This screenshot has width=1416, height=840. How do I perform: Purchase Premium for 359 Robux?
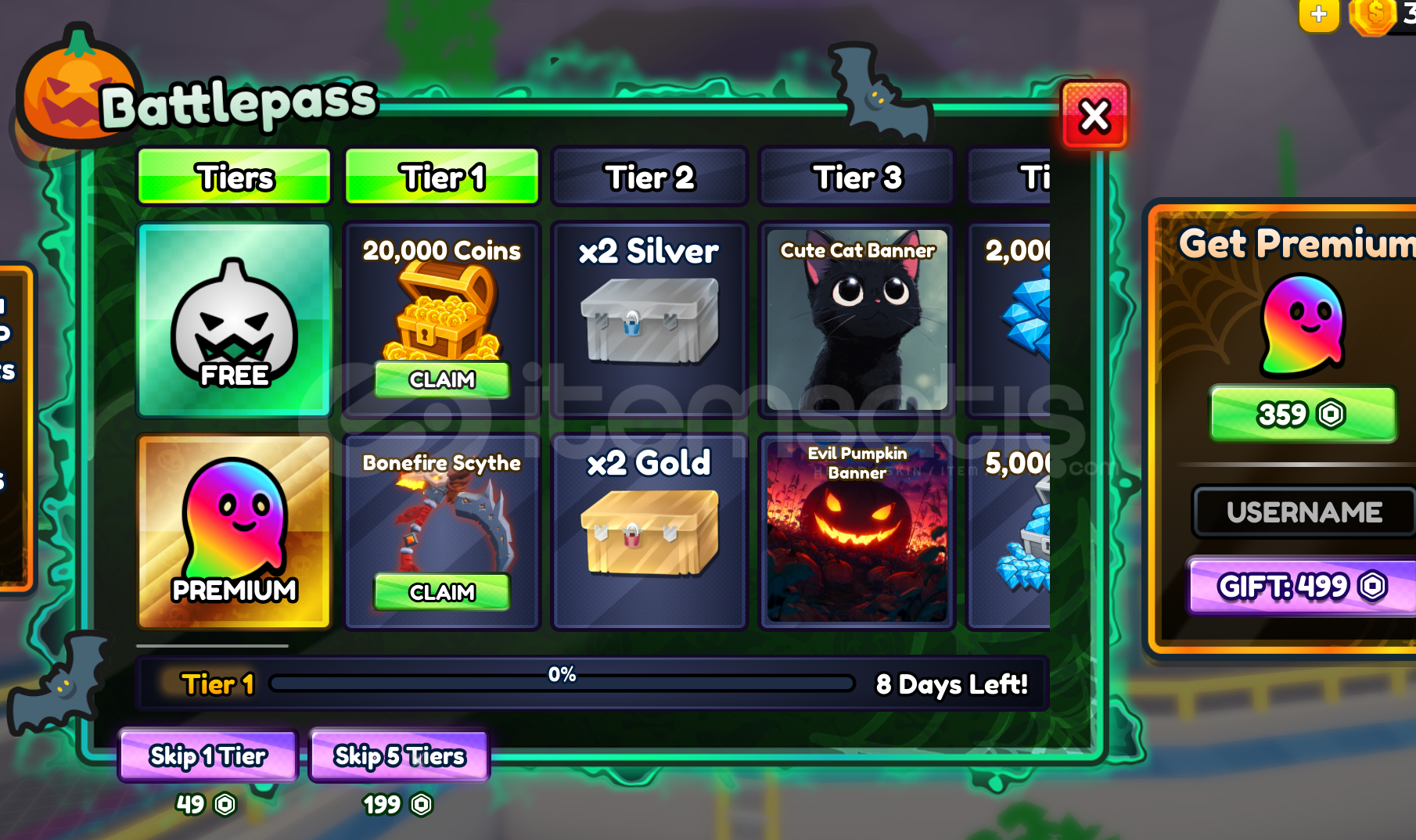[1303, 415]
